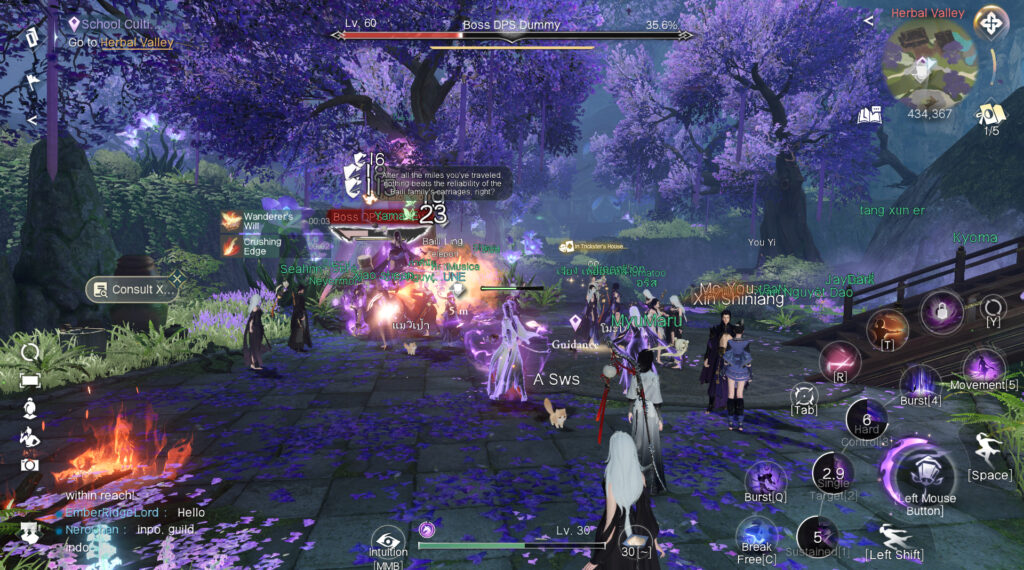Cast the Burst[Q] skill
1024x570 pixels.
[x=765, y=478]
